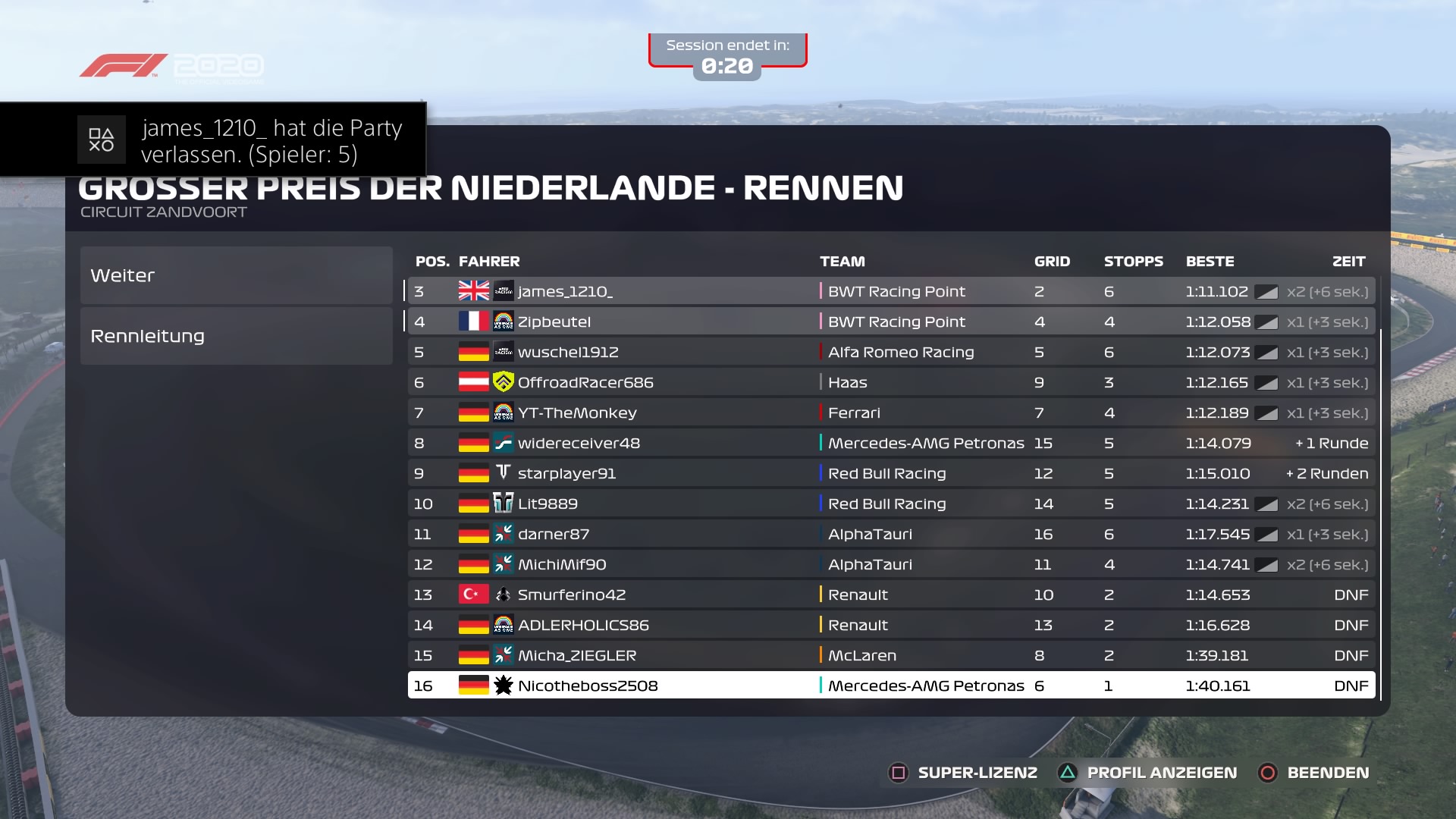The width and height of the screenshot is (1456, 819).
Task: Select YT-TheMonkey's Ferrari row
Action: [x=891, y=413]
